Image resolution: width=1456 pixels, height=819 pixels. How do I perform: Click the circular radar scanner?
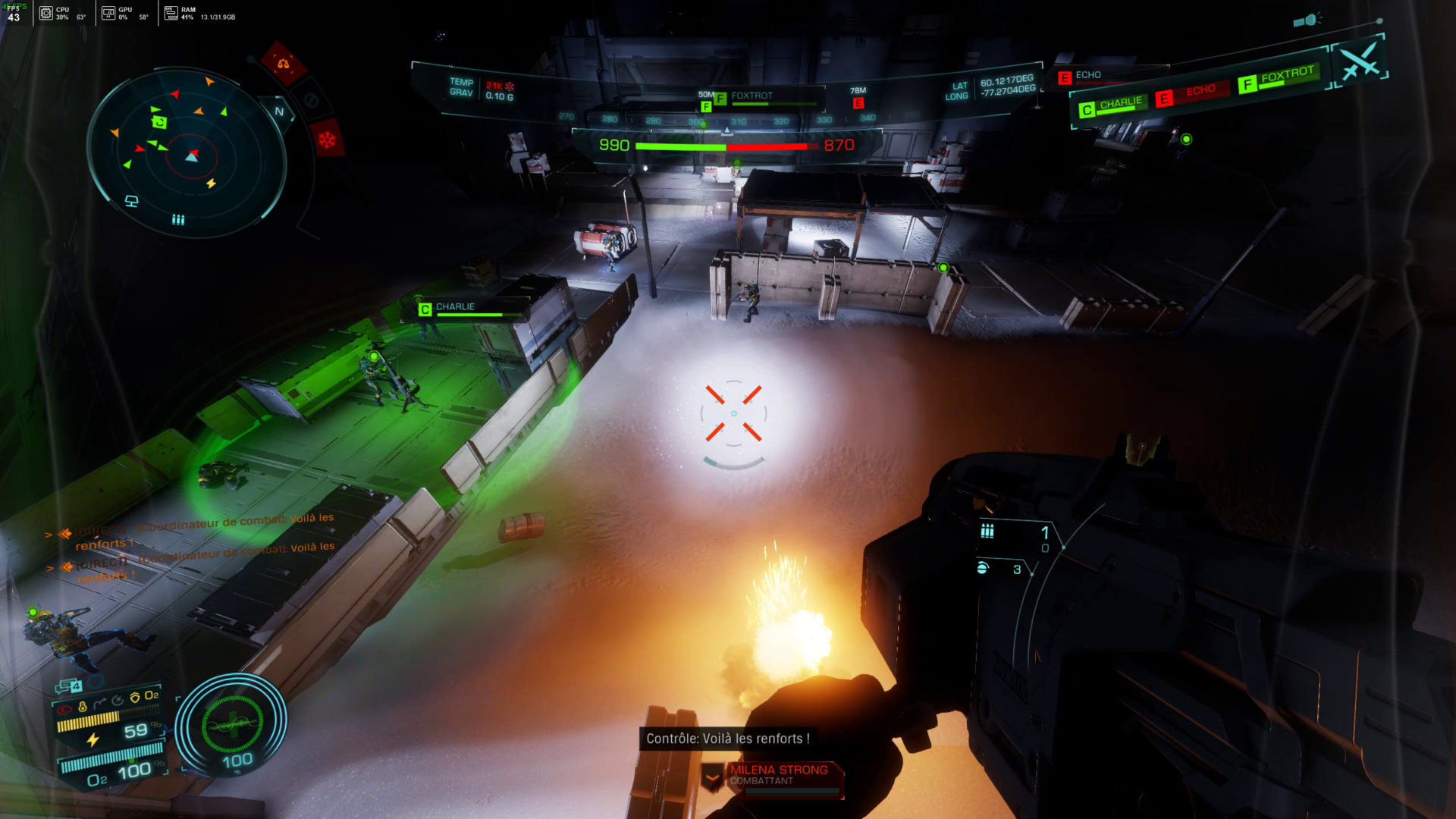click(x=187, y=152)
